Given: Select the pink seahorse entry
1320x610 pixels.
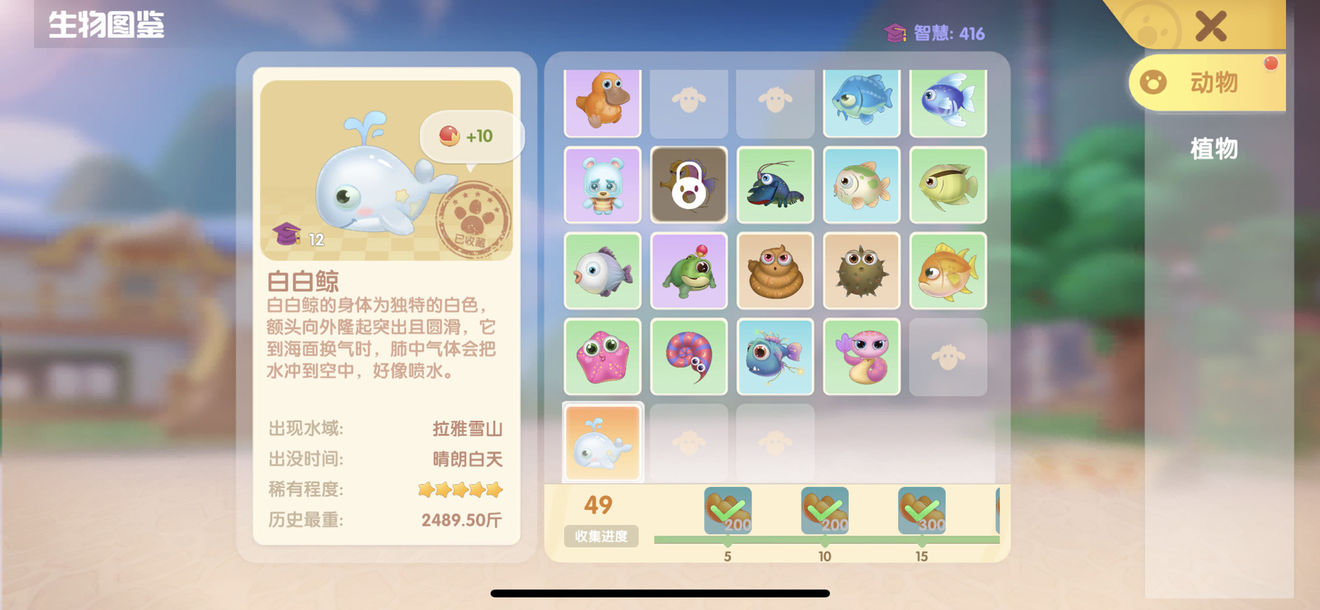Looking at the screenshot, I should pyautogui.click(x=861, y=357).
